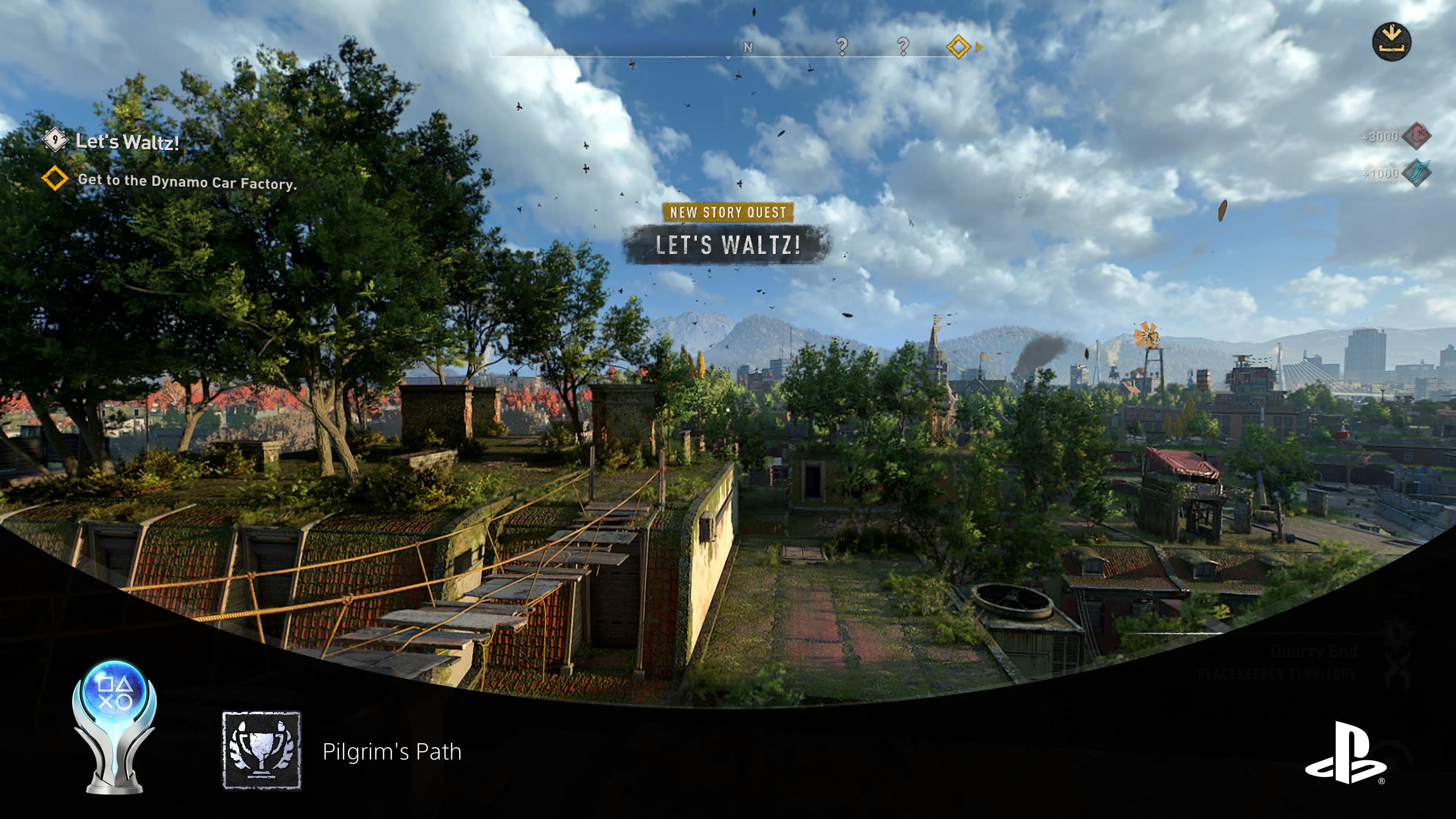Click the save download icon in corner
The width and height of the screenshot is (1456, 819).
(1391, 42)
